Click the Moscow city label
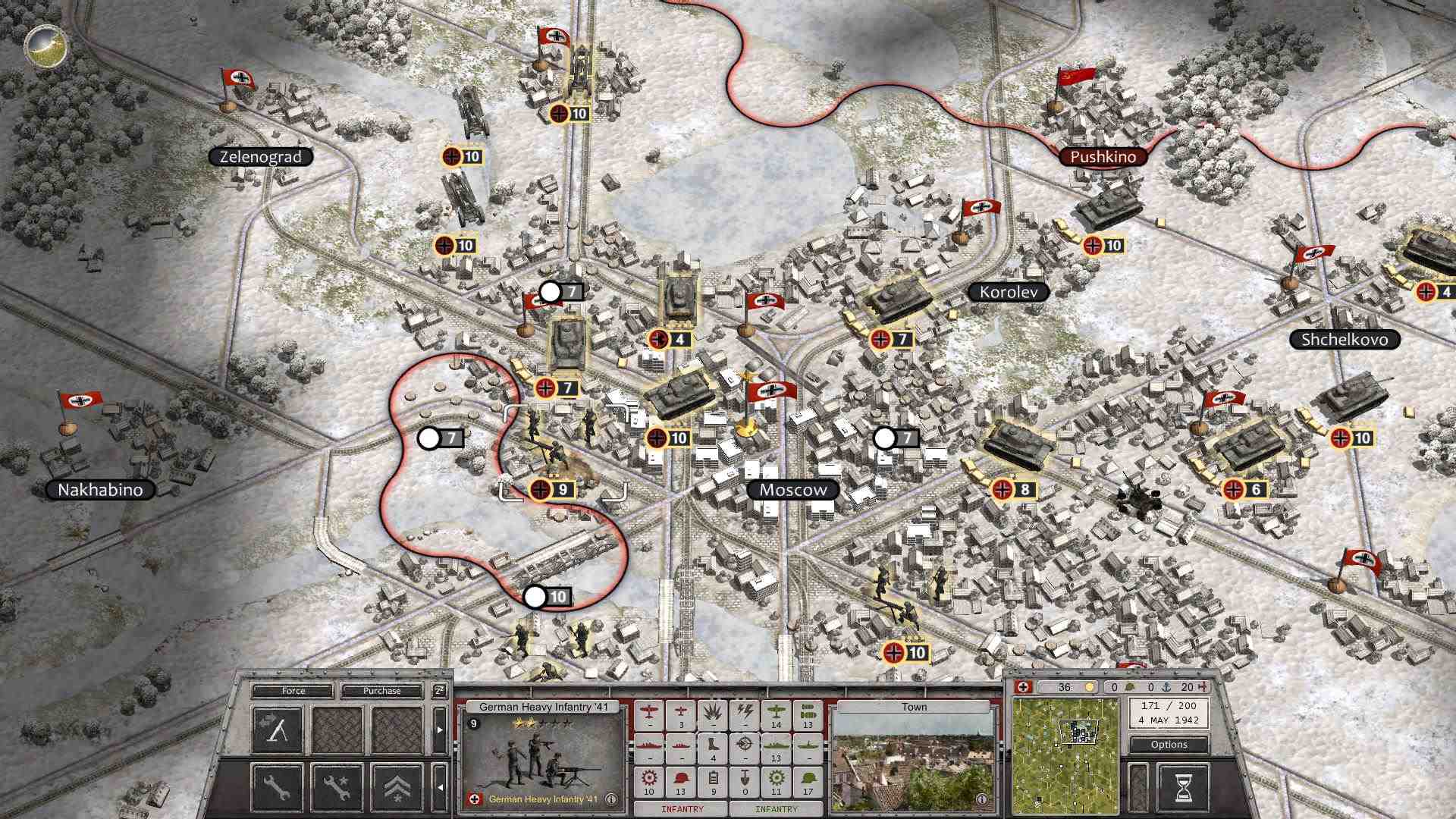 point(792,491)
